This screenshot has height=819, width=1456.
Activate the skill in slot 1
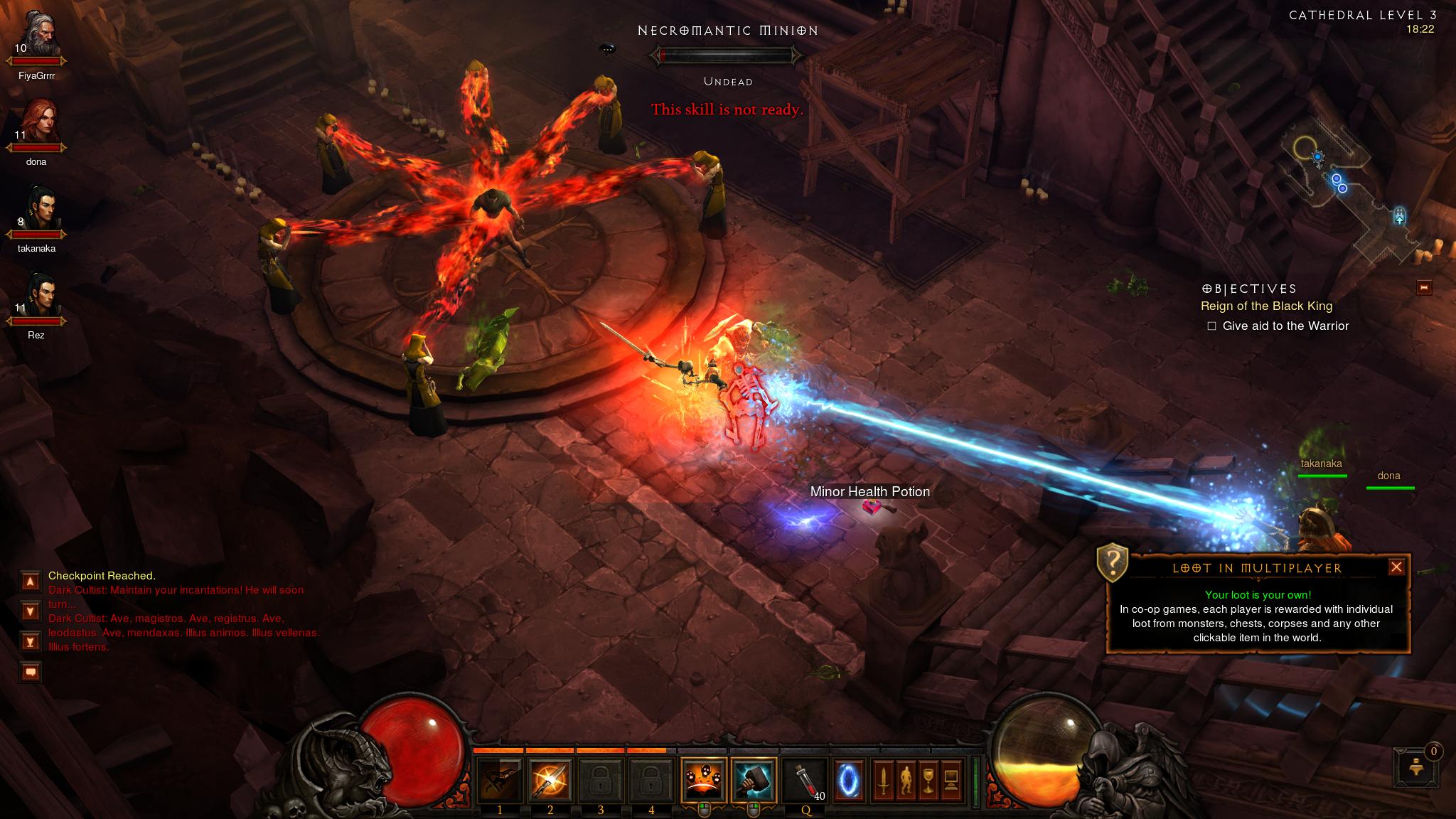[500, 780]
